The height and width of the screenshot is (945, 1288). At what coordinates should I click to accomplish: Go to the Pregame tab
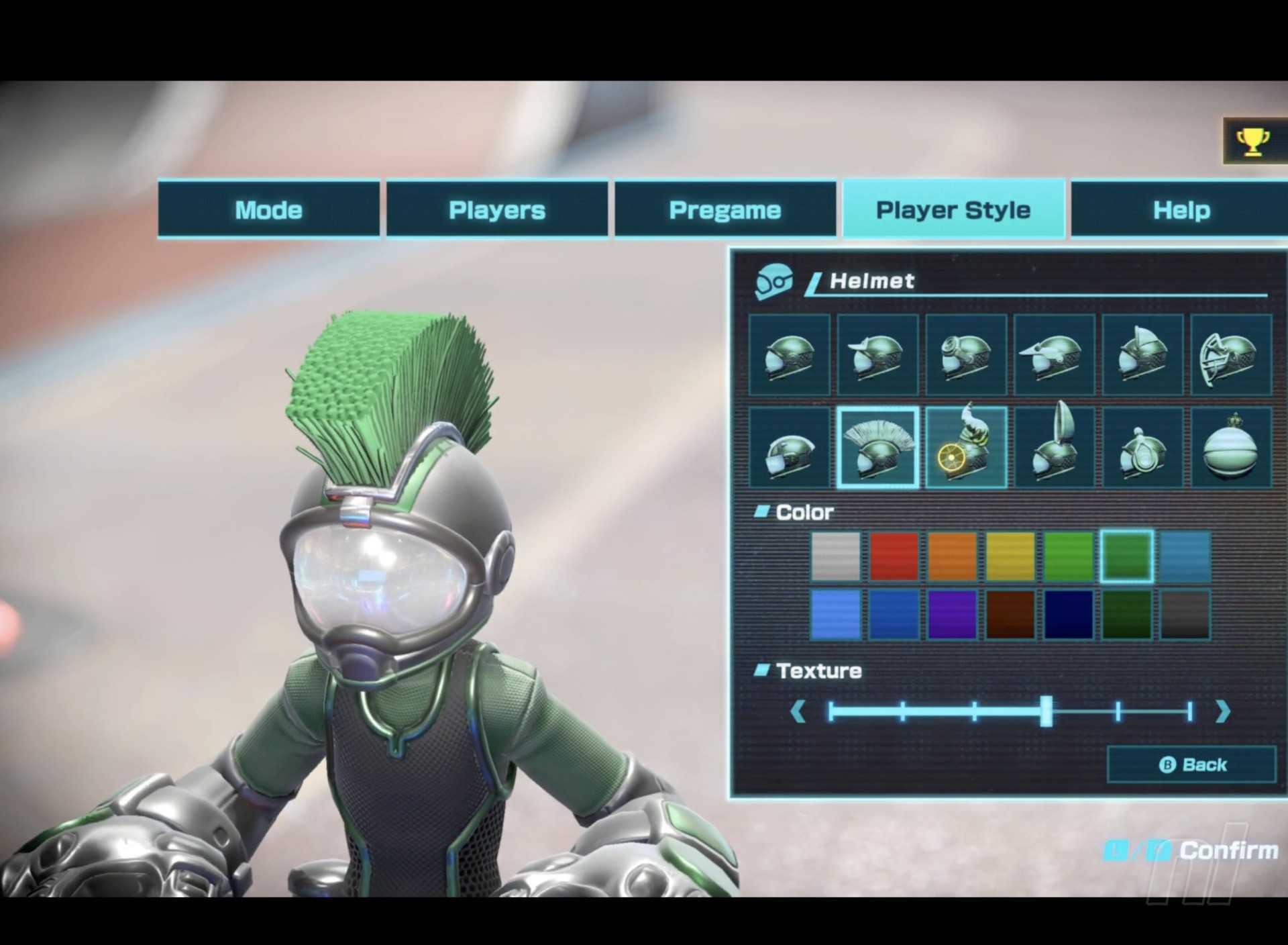click(x=724, y=209)
